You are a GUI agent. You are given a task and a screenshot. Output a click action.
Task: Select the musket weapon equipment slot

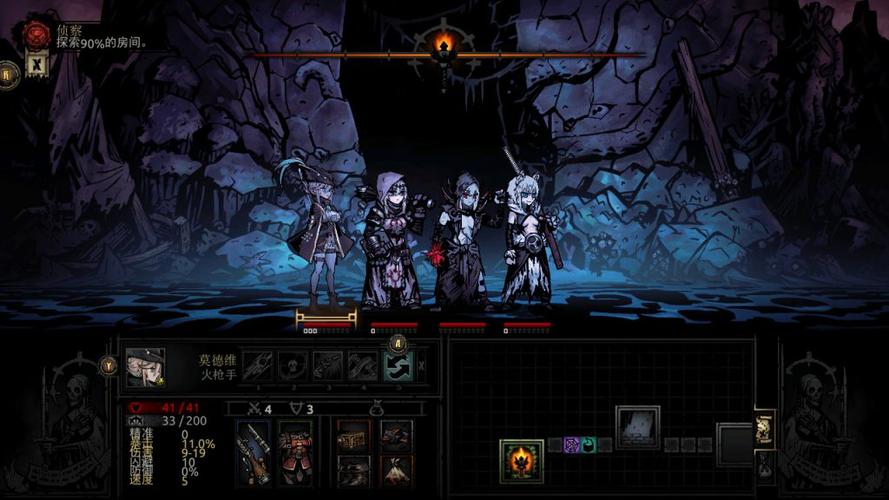point(253,452)
